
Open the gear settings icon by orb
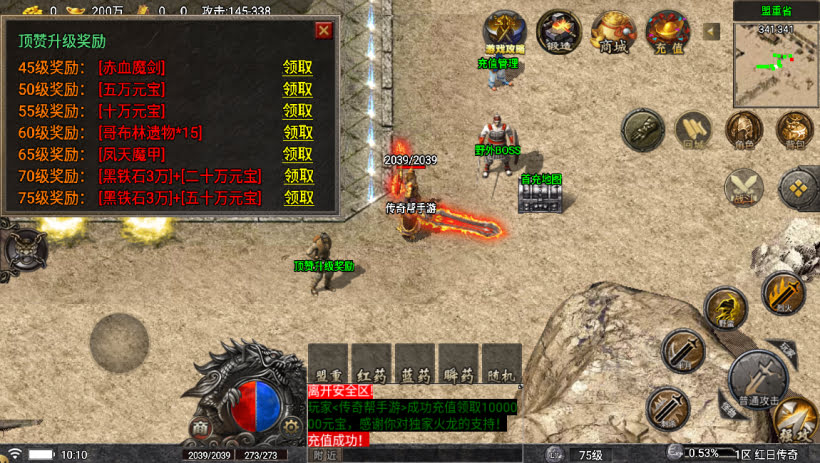pyautogui.click(x=290, y=426)
